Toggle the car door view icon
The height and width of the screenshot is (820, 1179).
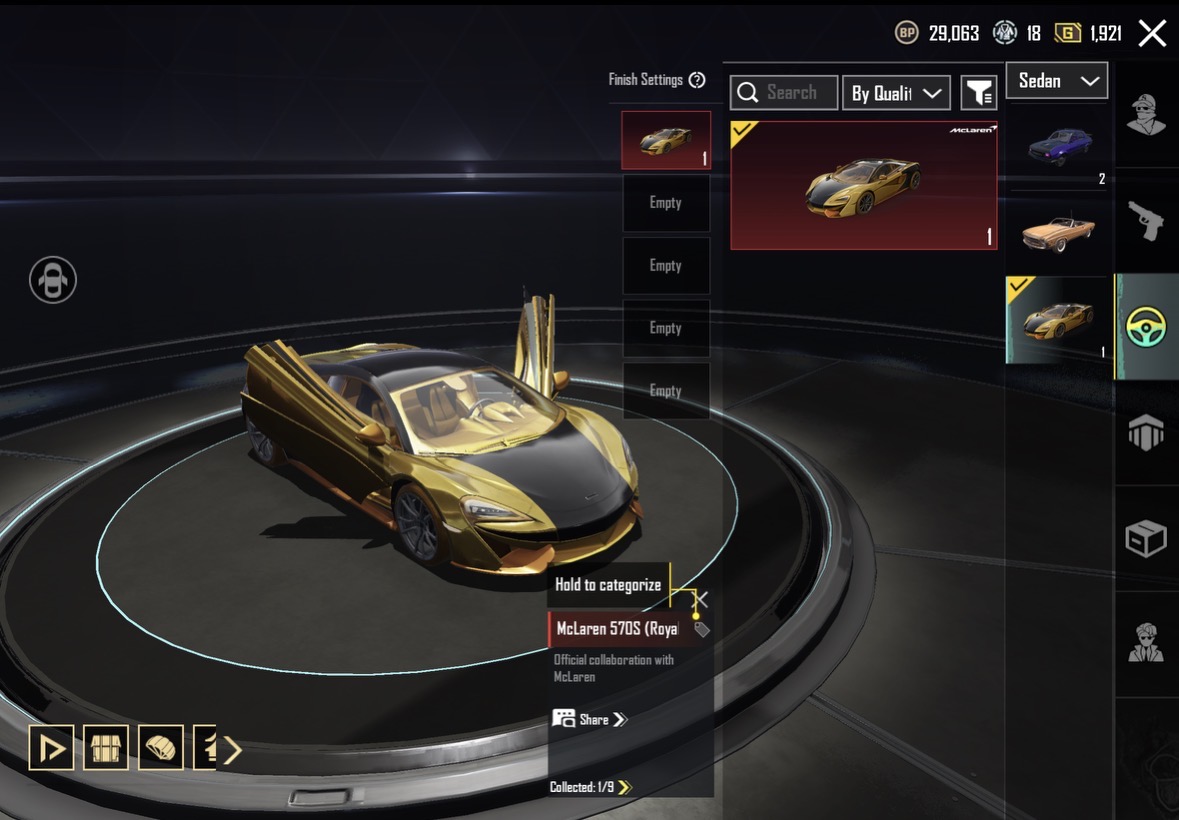(52, 280)
